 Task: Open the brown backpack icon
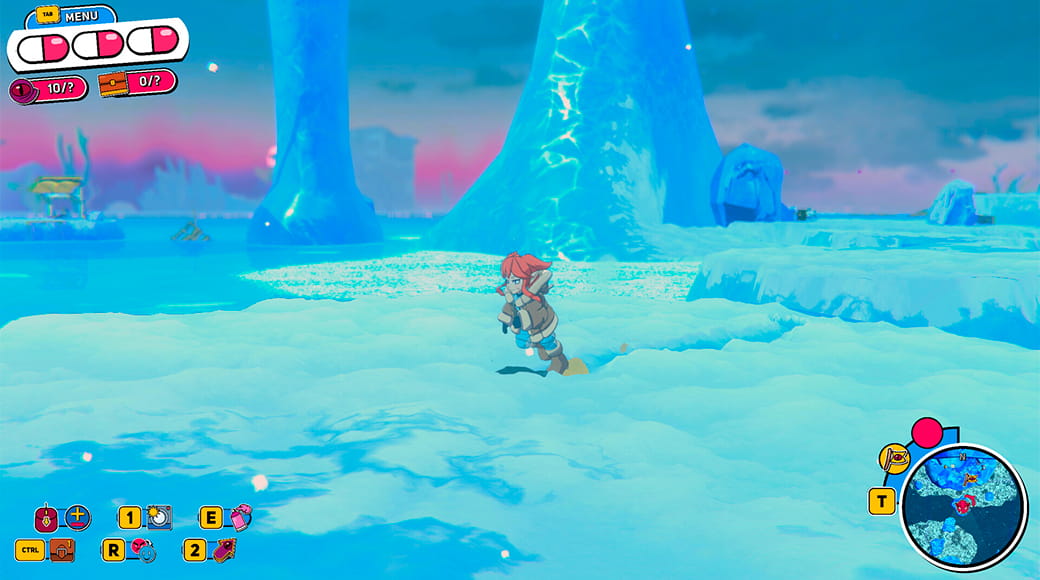[x=62, y=550]
